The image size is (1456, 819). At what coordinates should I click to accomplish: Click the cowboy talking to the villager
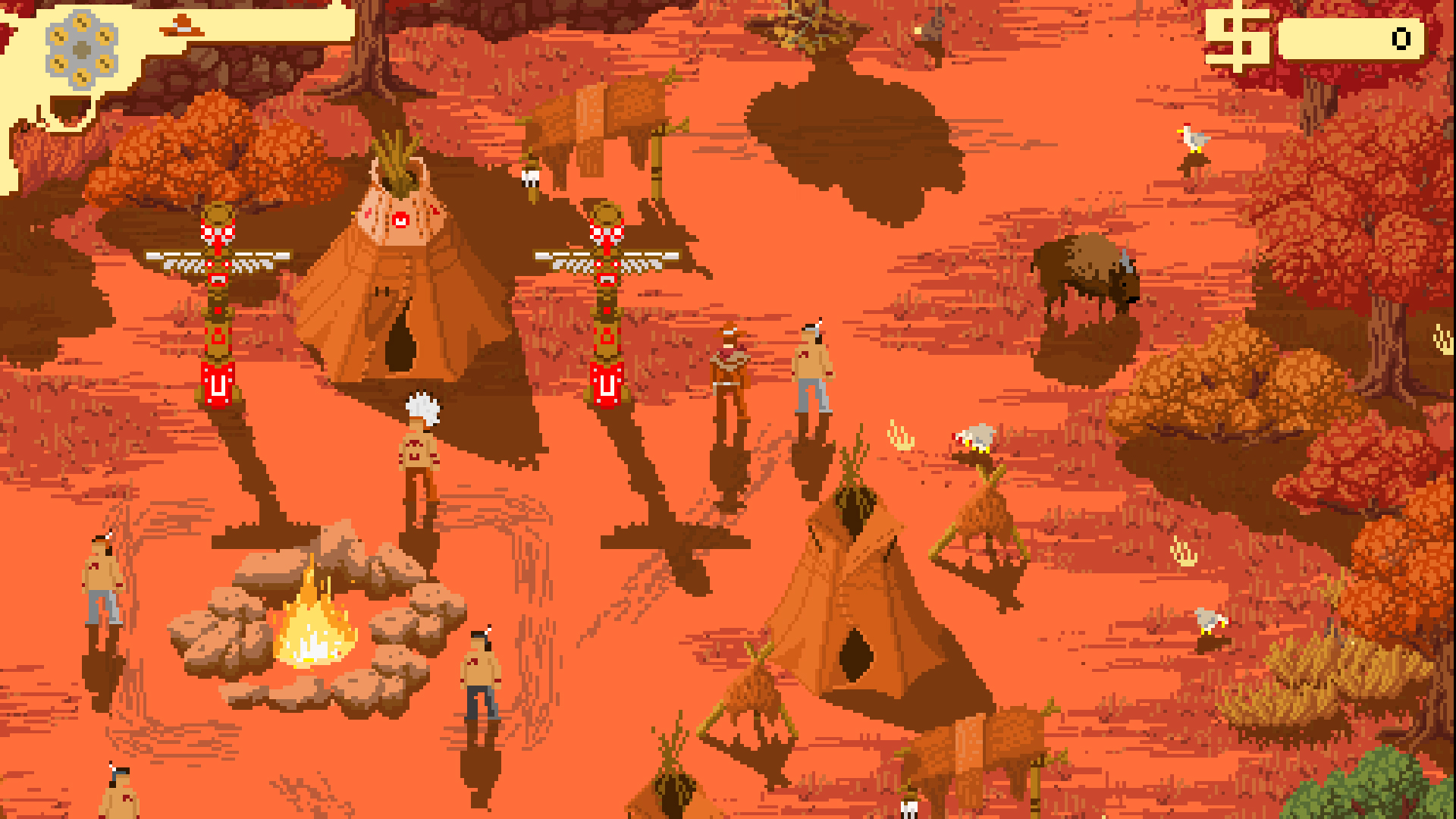pos(732,372)
